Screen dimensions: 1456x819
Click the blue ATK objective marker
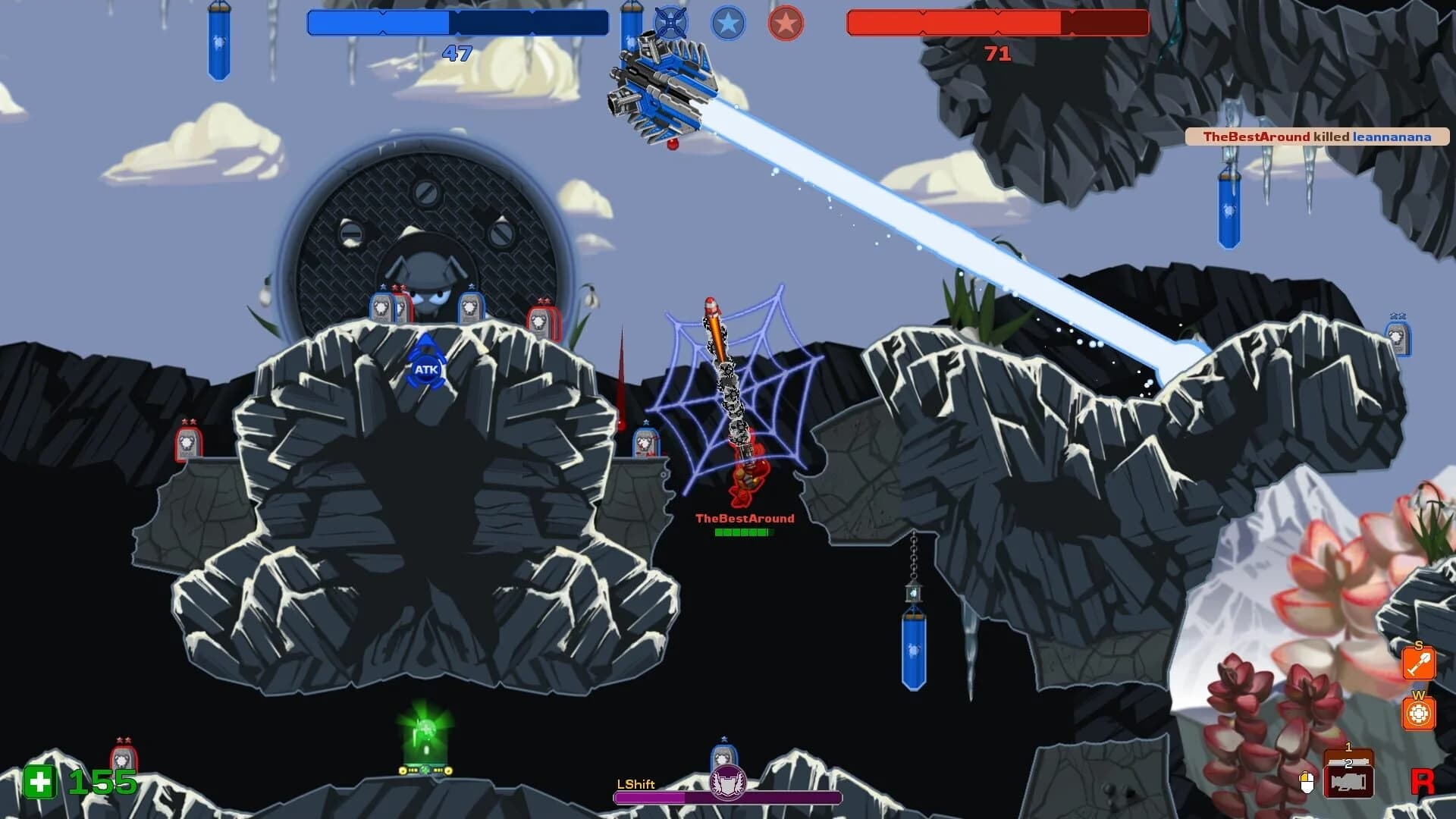coord(426,367)
